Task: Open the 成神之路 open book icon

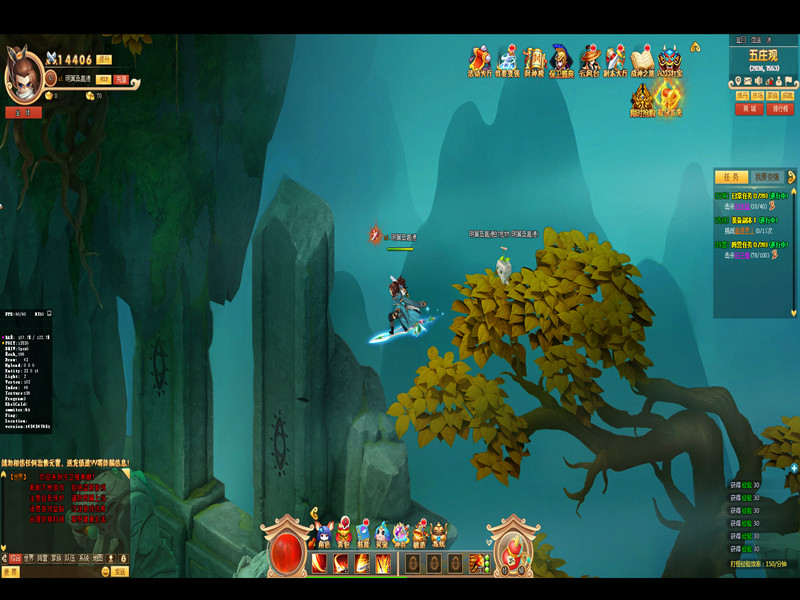Action: (x=642, y=60)
